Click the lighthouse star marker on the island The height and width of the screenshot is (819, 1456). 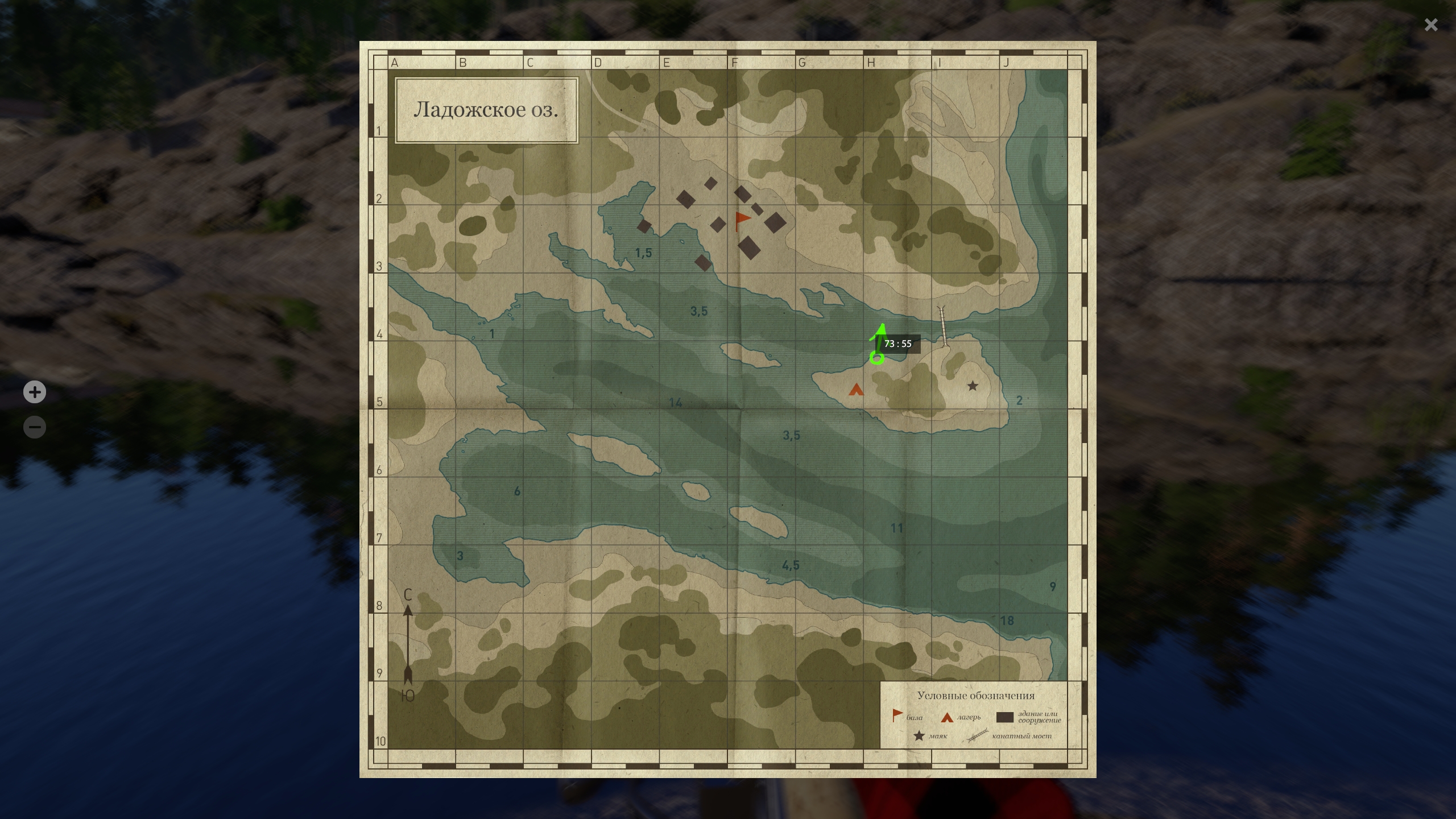[973, 386]
